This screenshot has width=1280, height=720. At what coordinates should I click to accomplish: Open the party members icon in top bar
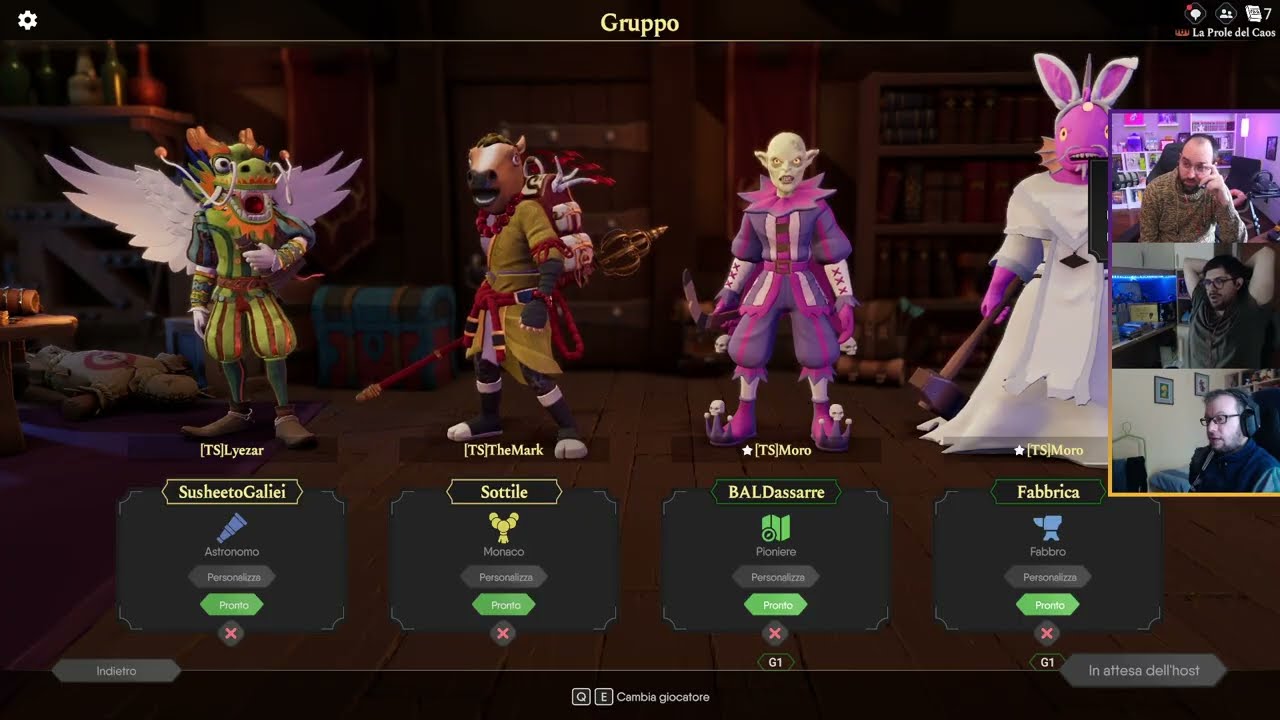(x=1225, y=14)
